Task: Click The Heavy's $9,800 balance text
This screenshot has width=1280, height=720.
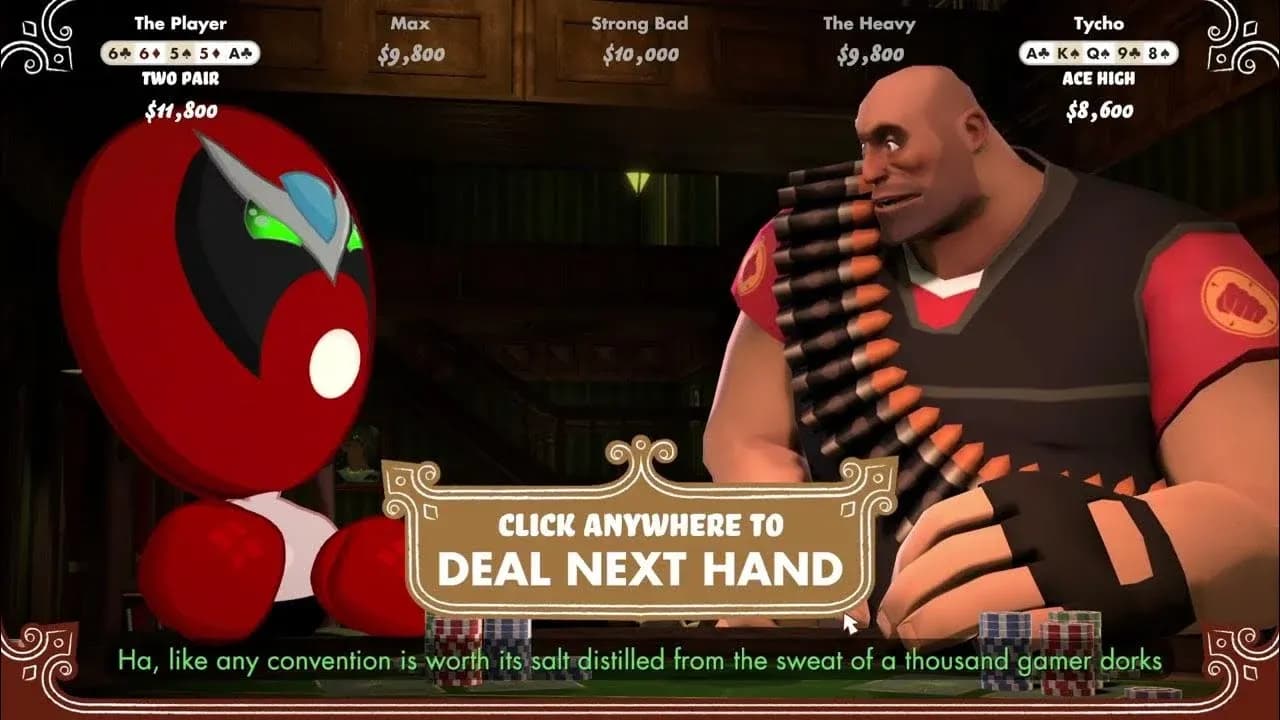Action: [869, 54]
